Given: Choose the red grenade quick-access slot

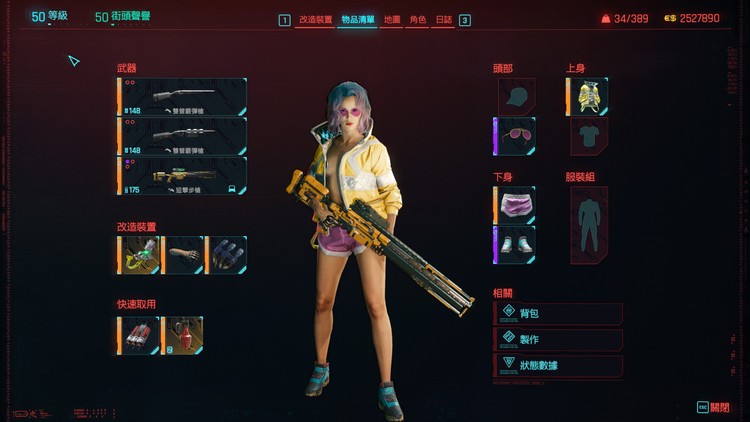Looking at the screenshot, I should [182, 336].
